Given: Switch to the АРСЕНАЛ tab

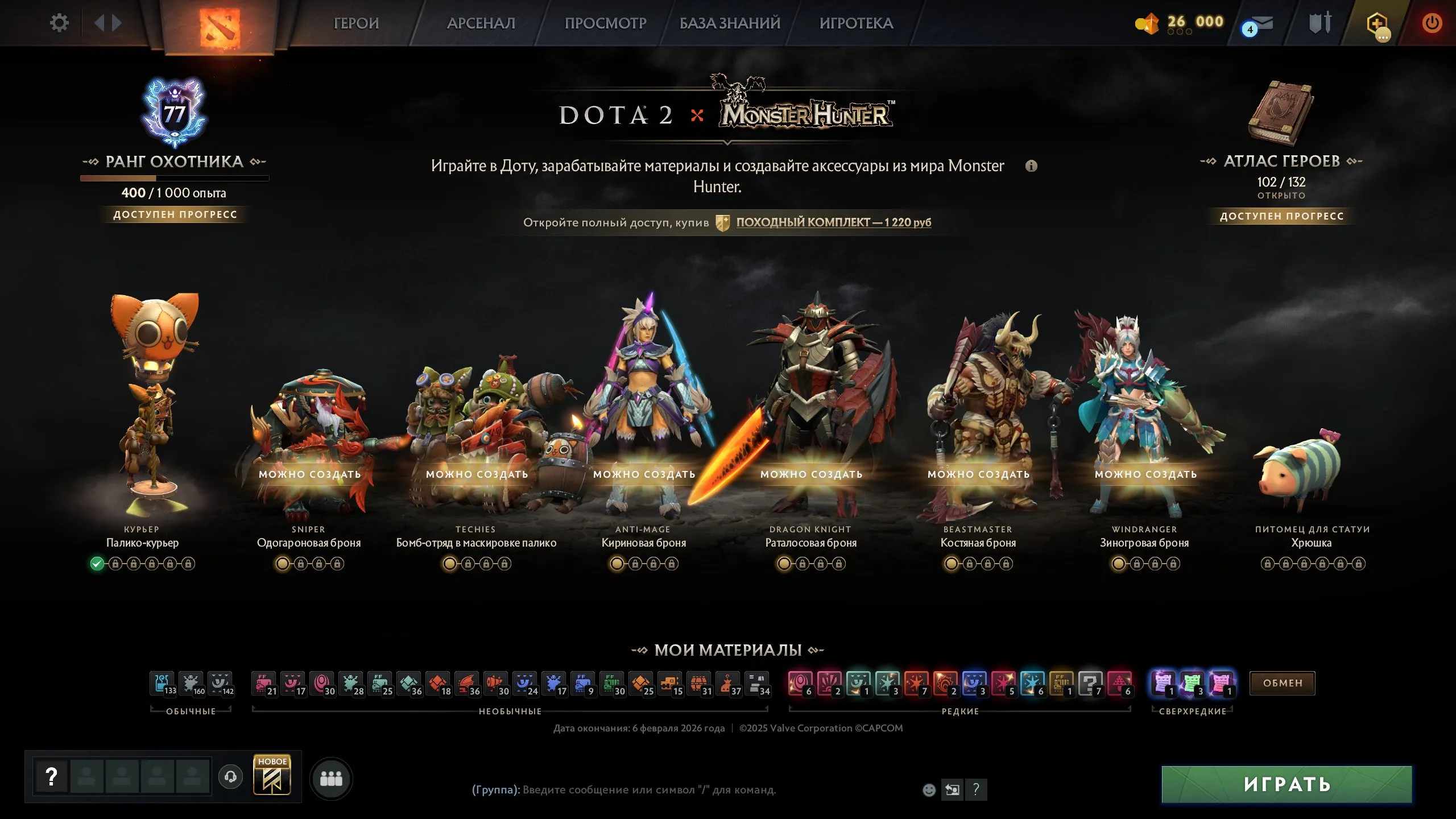Looking at the screenshot, I should [x=481, y=24].
